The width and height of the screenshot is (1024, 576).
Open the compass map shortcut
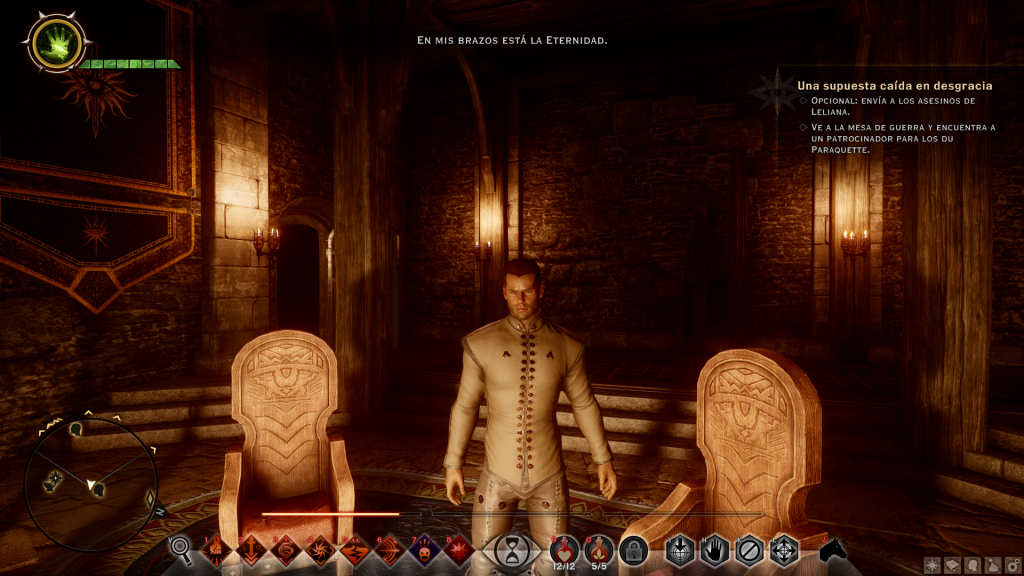(x=932, y=565)
